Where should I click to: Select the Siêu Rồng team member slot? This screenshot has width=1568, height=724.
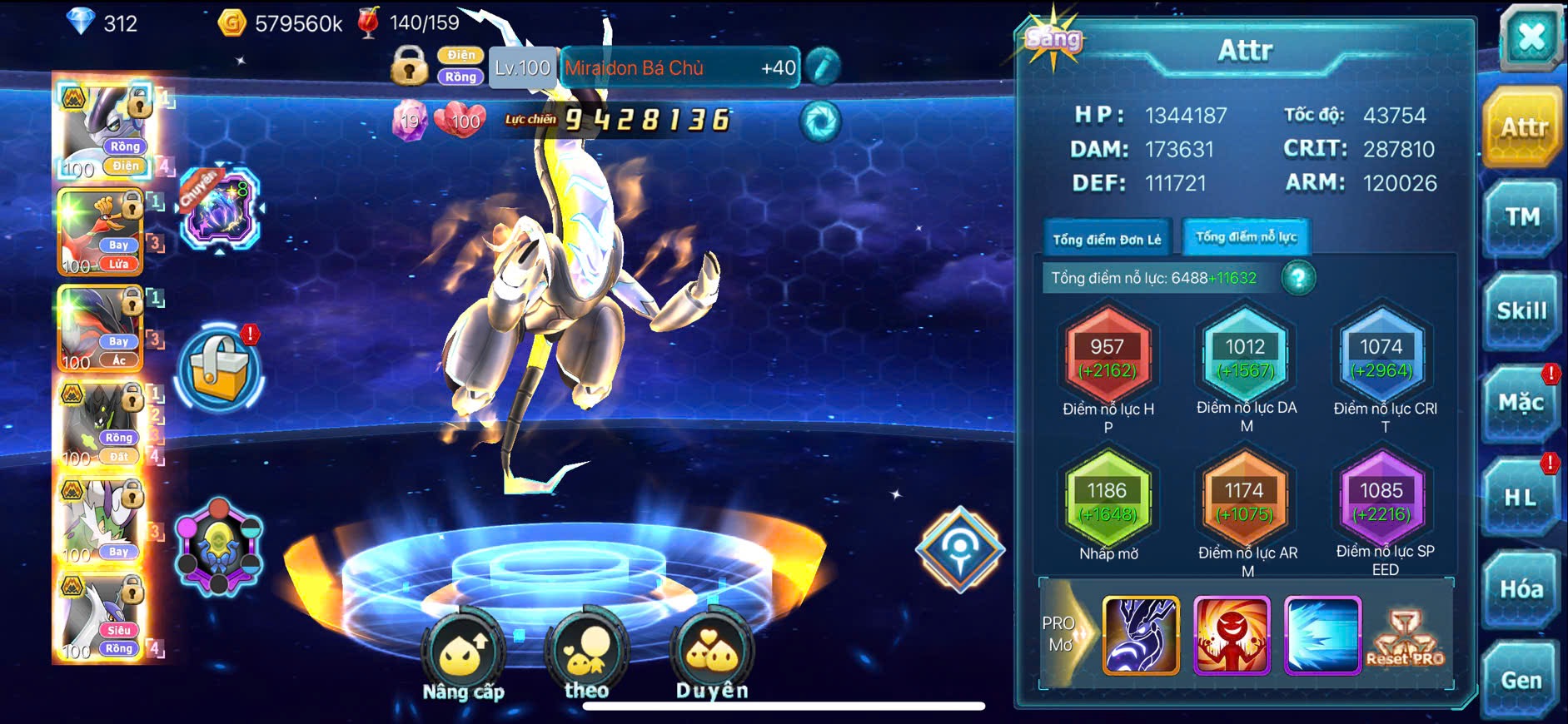[100, 617]
